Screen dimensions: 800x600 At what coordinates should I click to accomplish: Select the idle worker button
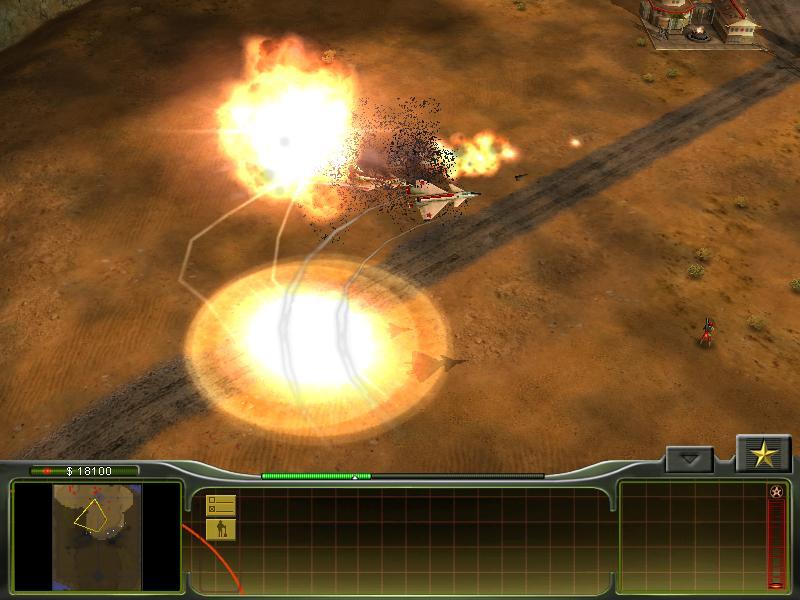coord(220,529)
